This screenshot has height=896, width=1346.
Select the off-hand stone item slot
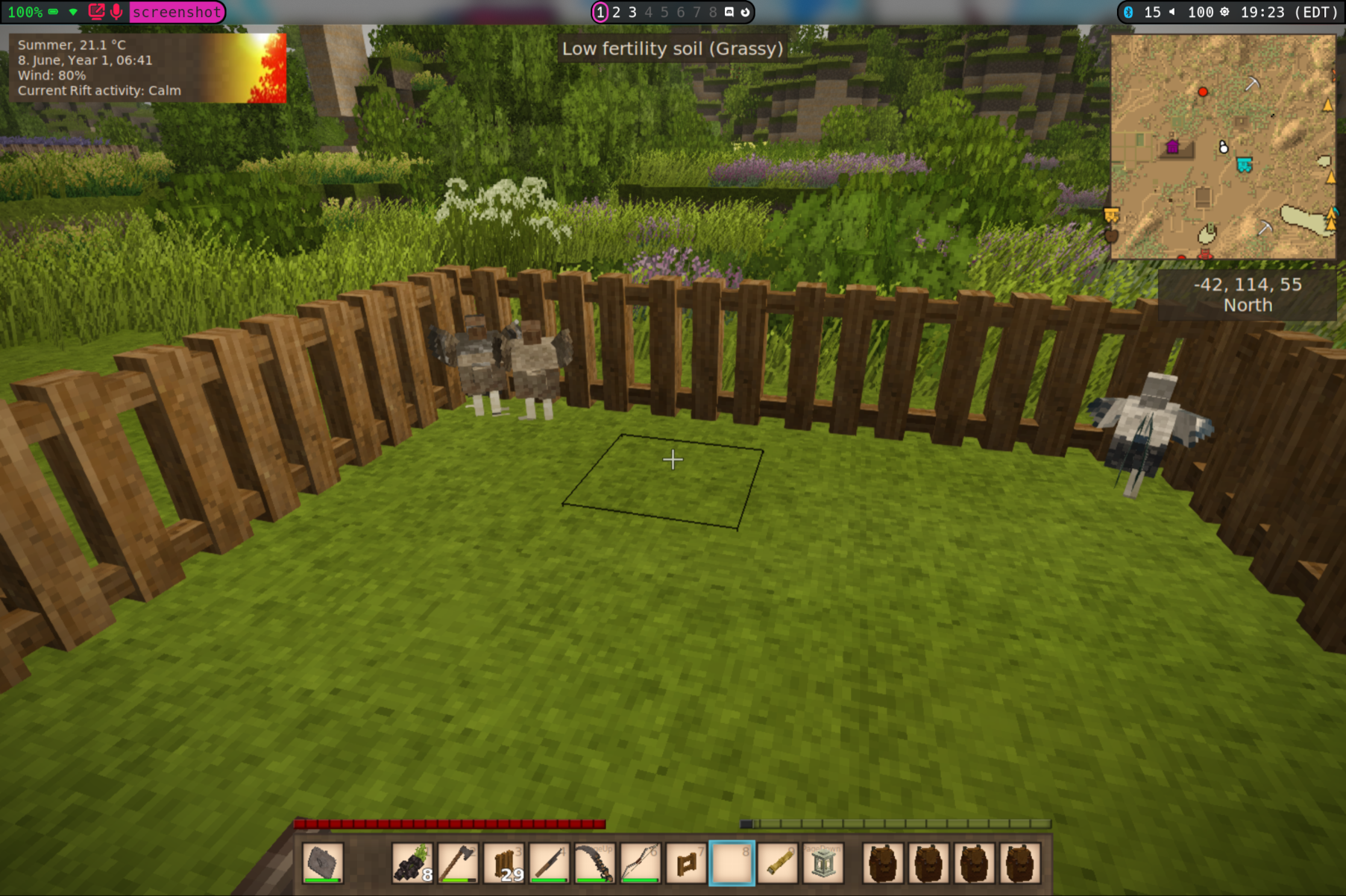pos(323,864)
